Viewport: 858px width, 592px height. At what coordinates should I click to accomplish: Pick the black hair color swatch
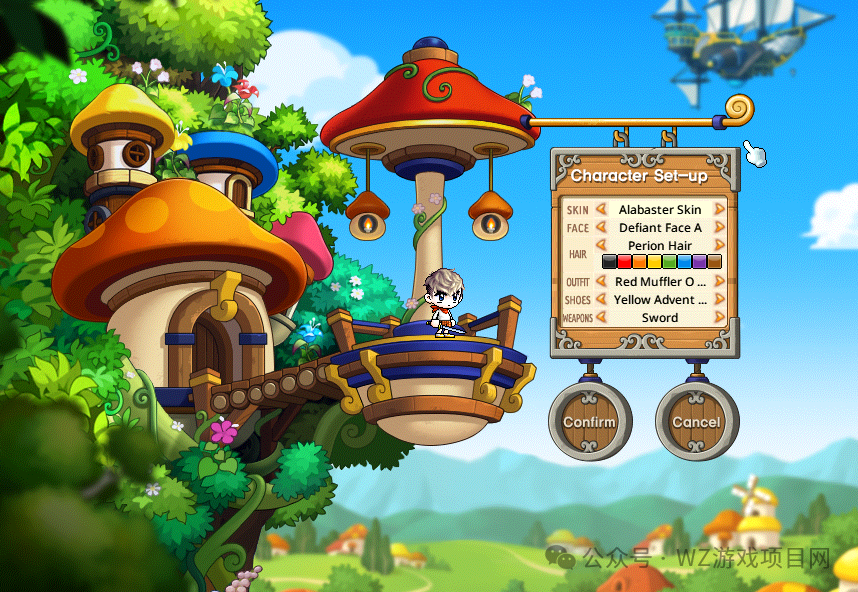click(609, 262)
